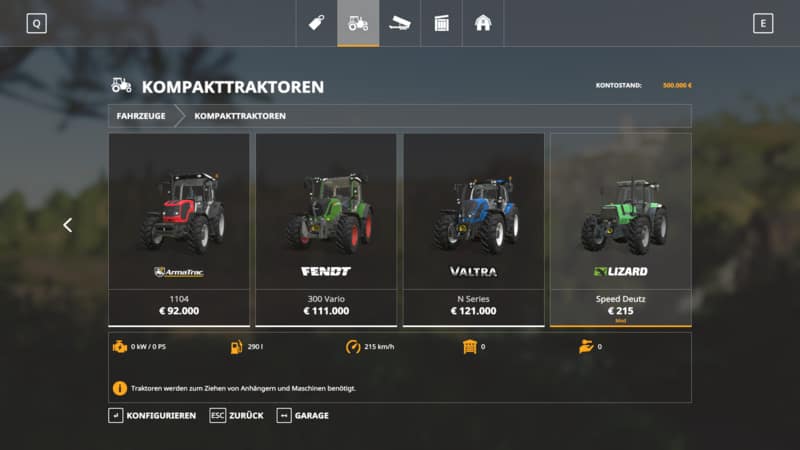800x450 pixels.
Task: Switch to the tractor vehicles tab
Action: click(x=358, y=23)
